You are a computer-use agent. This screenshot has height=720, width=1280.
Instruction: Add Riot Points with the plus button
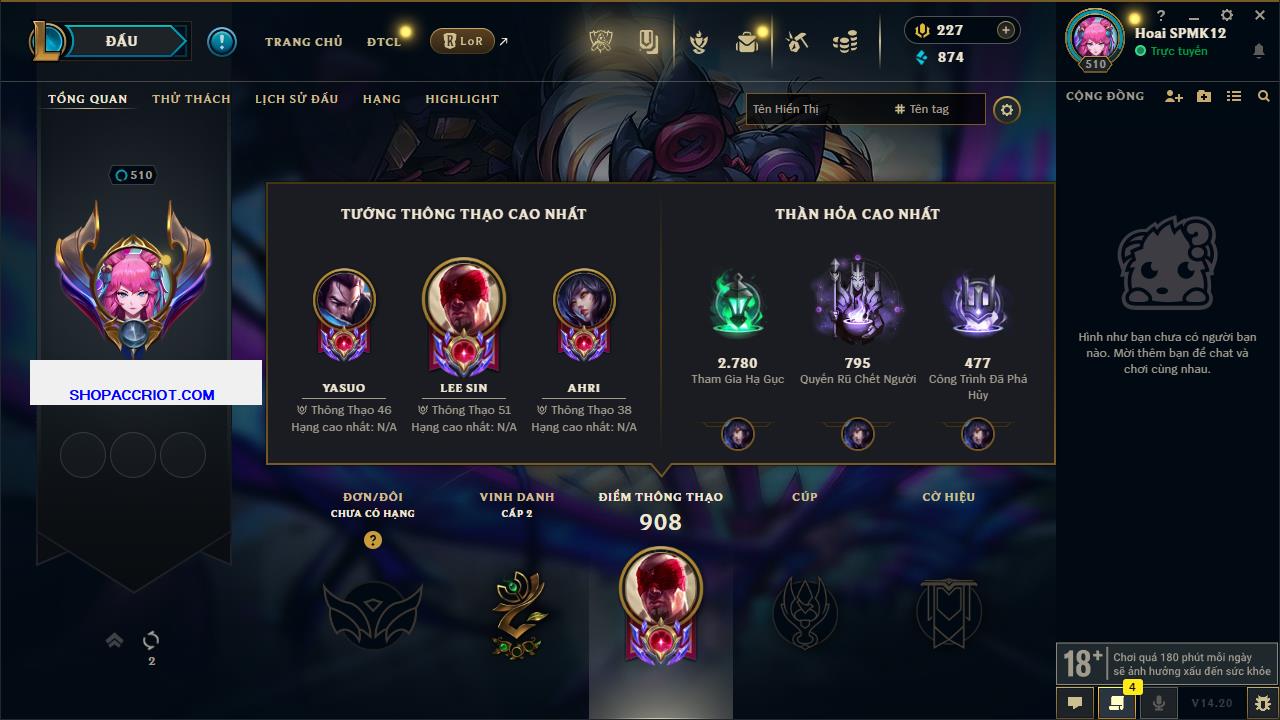point(1005,30)
